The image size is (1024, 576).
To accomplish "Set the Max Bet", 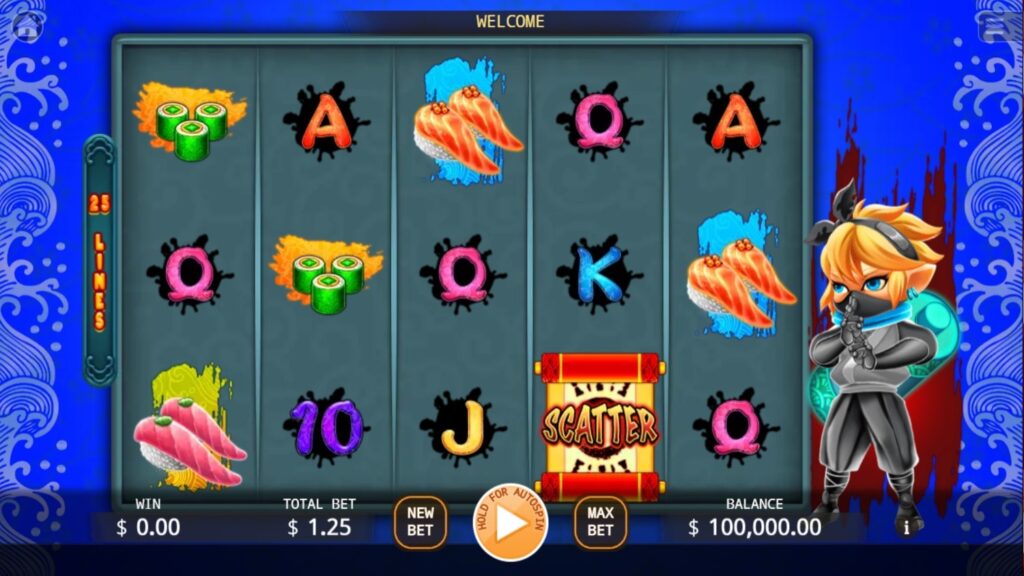I will [x=600, y=522].
